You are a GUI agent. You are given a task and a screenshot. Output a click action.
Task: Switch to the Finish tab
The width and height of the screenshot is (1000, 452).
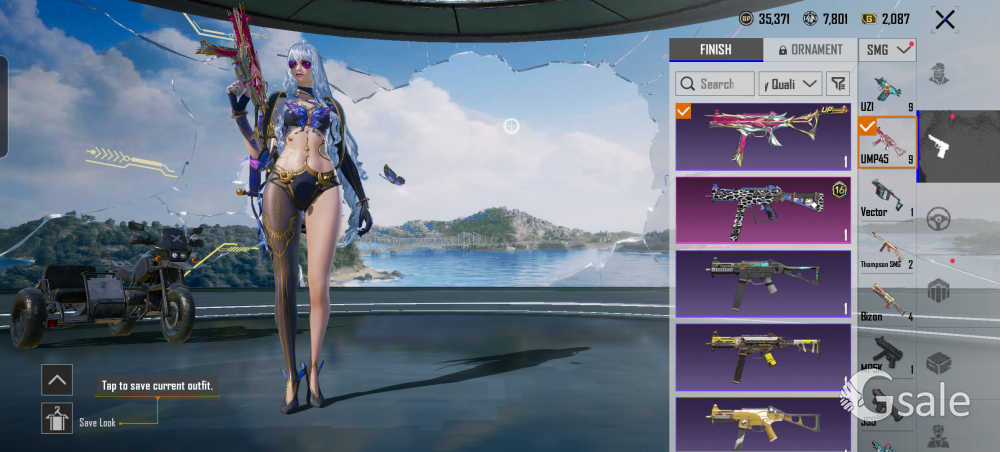[x=715, y=50]
